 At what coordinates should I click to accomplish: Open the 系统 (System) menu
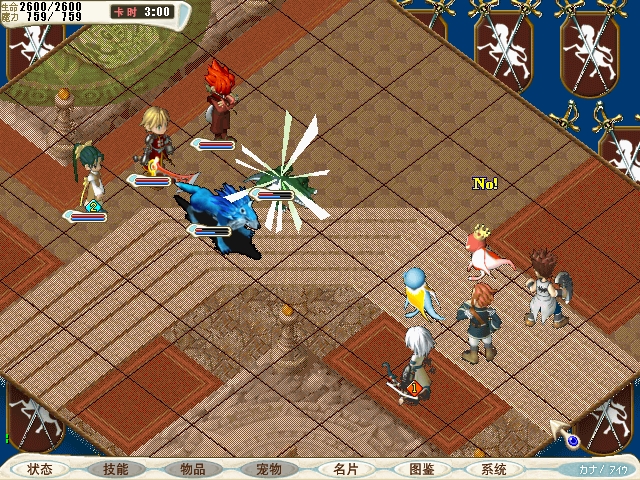pos(494,469)
